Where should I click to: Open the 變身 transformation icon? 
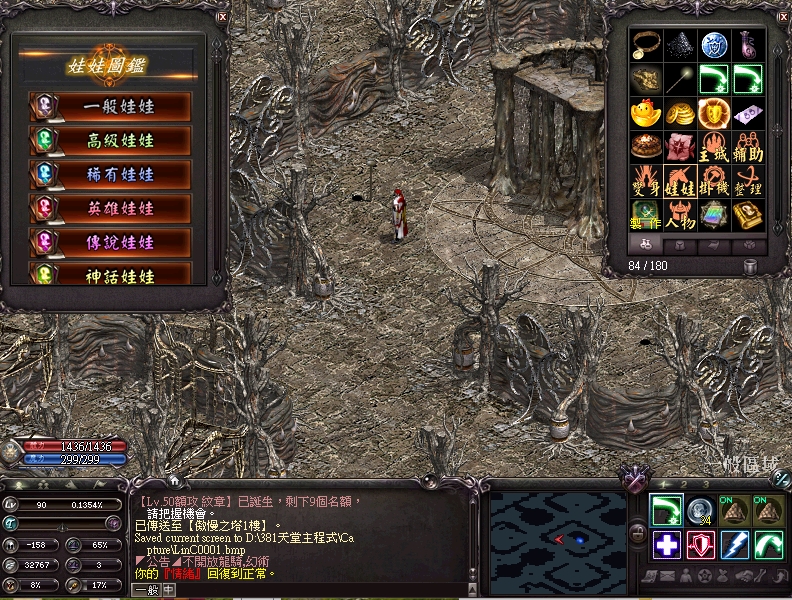[645, 181]
